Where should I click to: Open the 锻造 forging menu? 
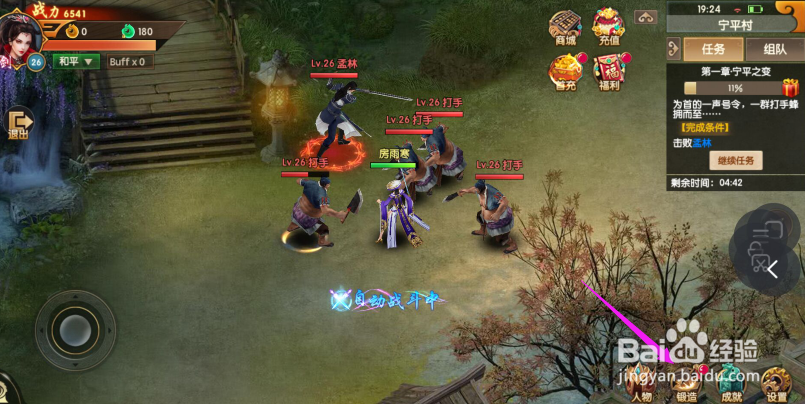pyautogui.click(x=686, y=384)
